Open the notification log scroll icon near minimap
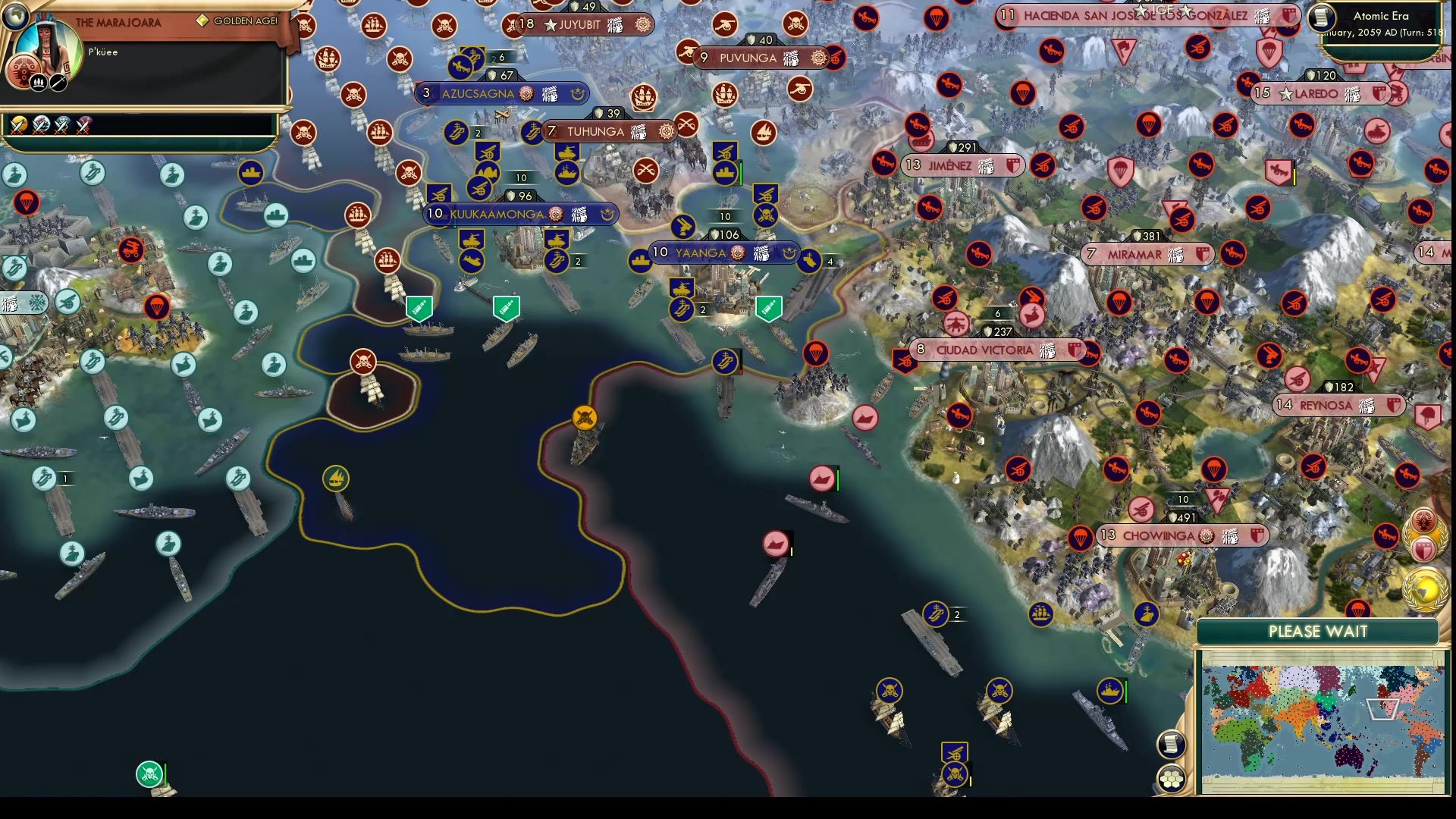 click(1172, 743)
